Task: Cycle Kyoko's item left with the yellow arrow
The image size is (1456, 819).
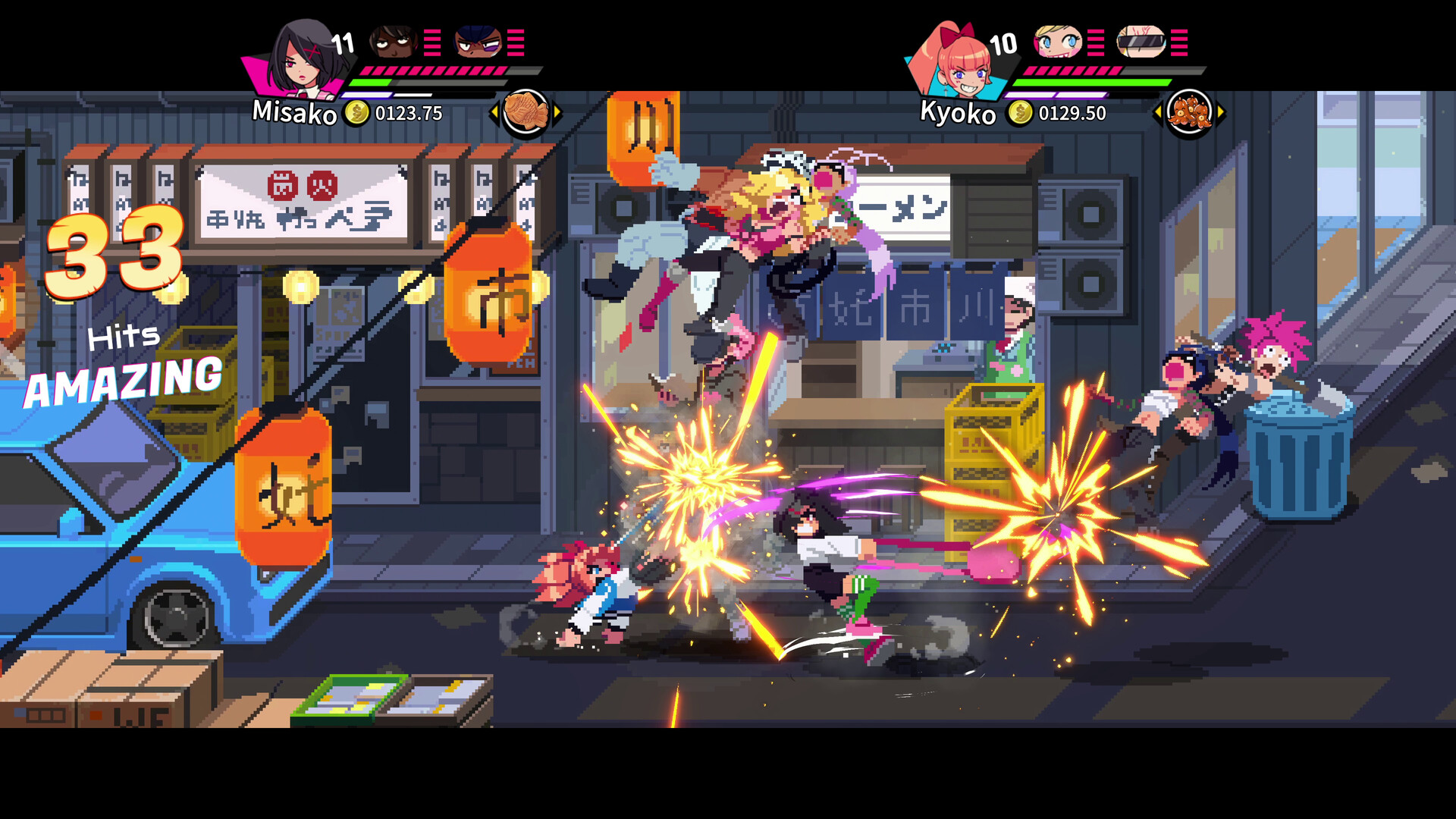Action: click(1158, 111)
